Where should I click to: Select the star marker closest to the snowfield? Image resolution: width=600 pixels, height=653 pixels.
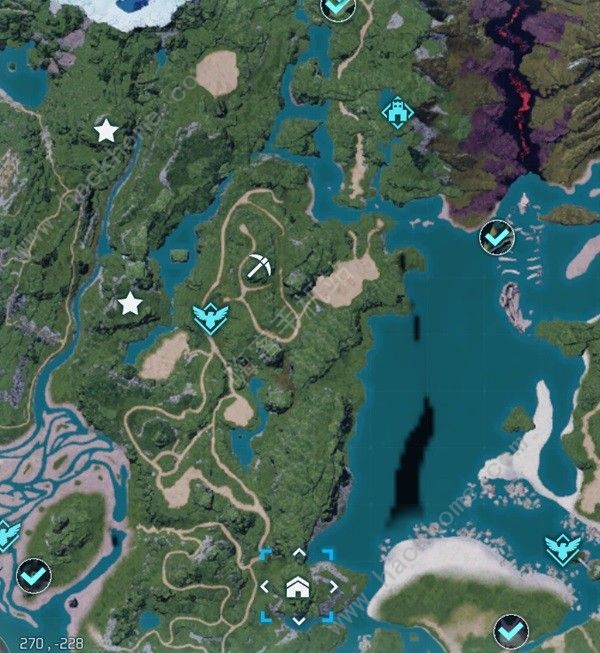click(x=105, y=130)
